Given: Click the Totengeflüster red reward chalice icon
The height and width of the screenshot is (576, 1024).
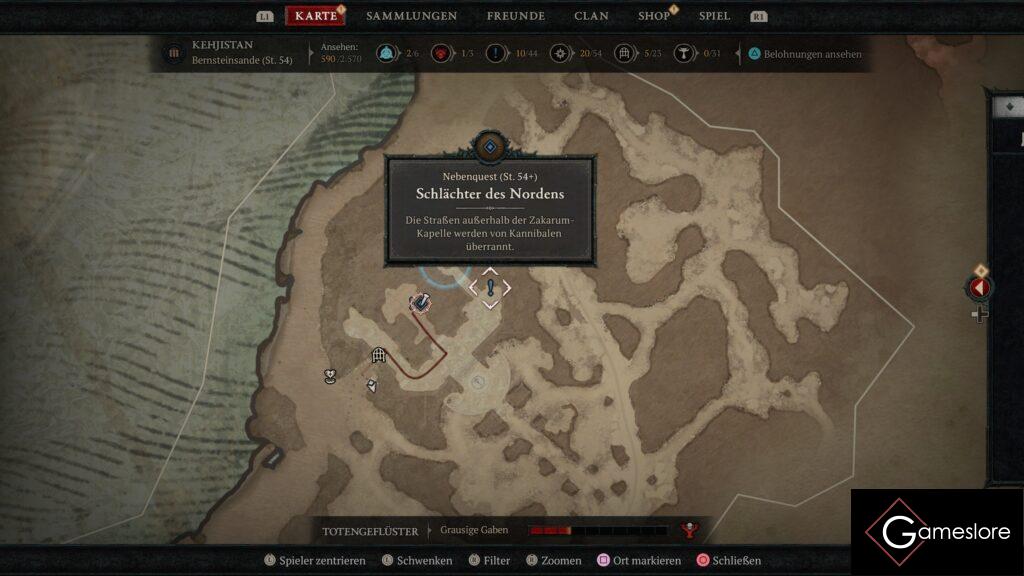Looking at the screenshot, I should (x=688, y=530).
